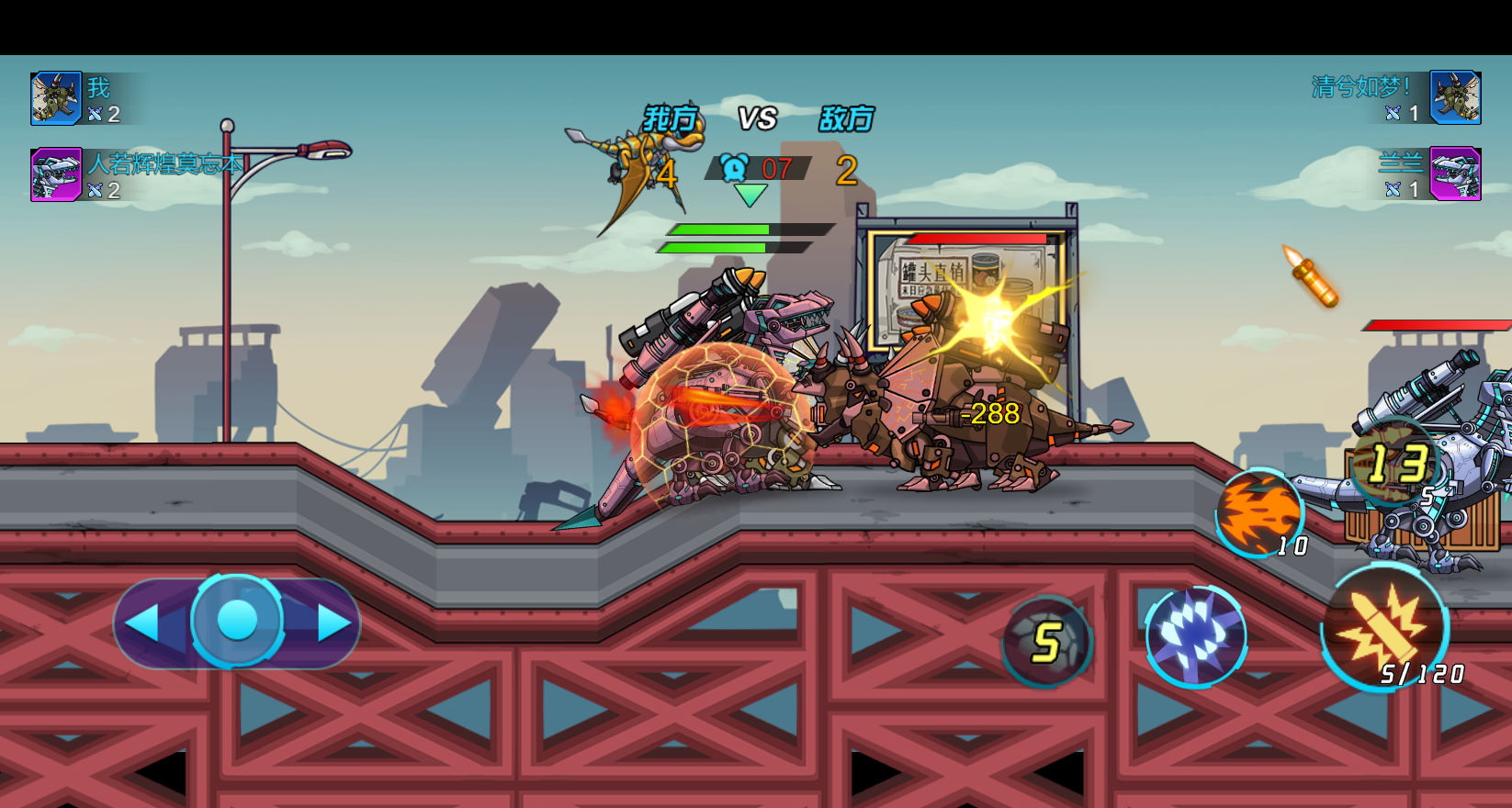Activate the blue crystal burst skill
The width and height of the screenshot is (1512, 808).
pyautogui.click(x=1195, y=635)
